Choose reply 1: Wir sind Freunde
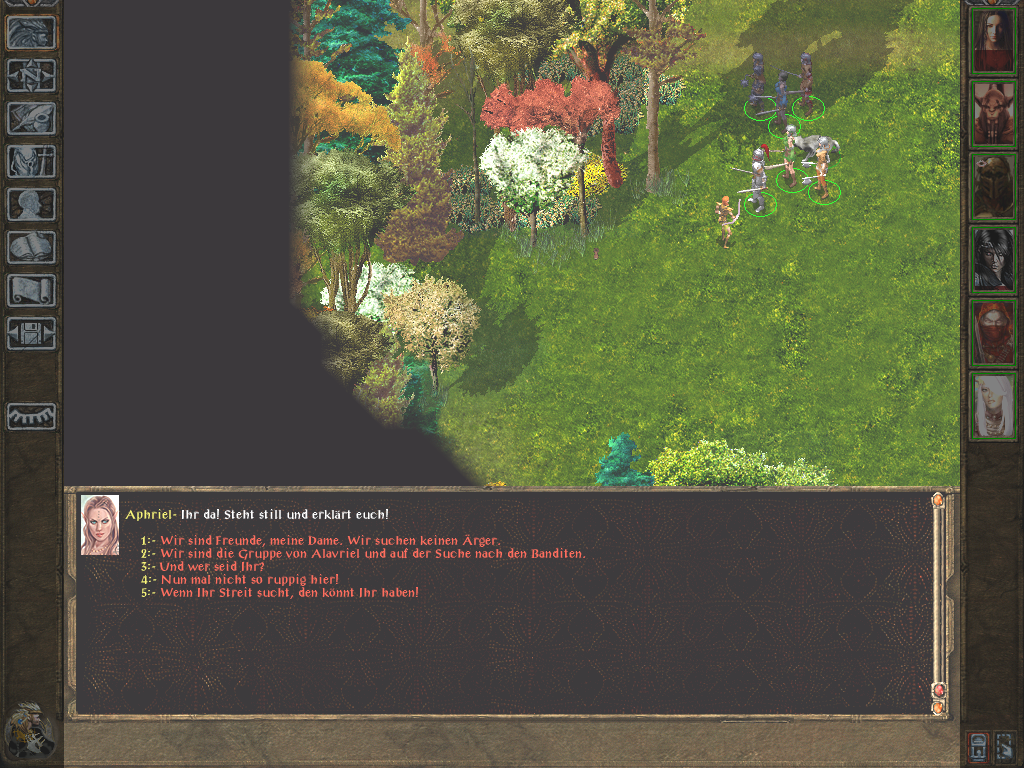 (330, 541)
